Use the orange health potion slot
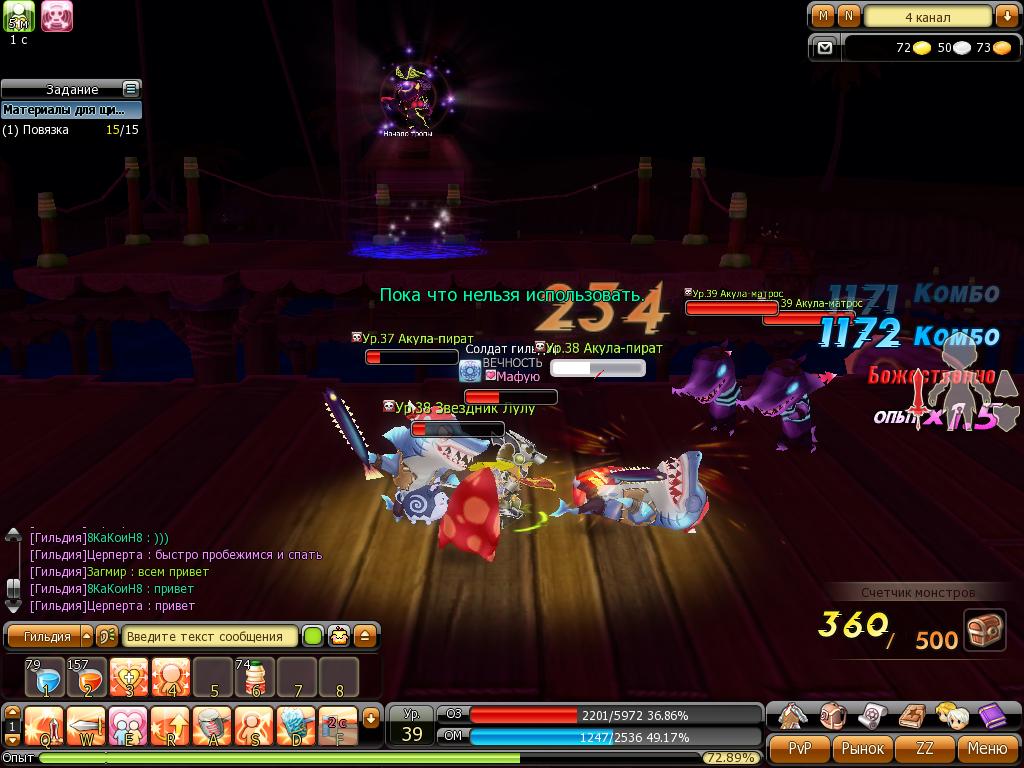Screen dimensions: 1024x768 [87, 677]
